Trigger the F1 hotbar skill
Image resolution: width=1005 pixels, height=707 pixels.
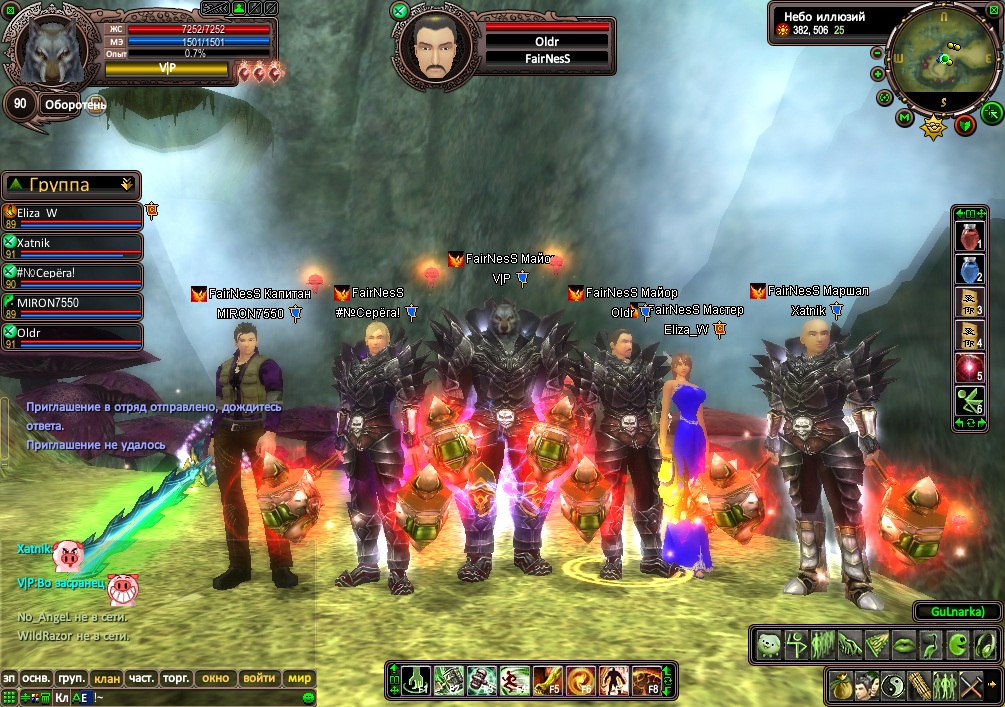417,681
